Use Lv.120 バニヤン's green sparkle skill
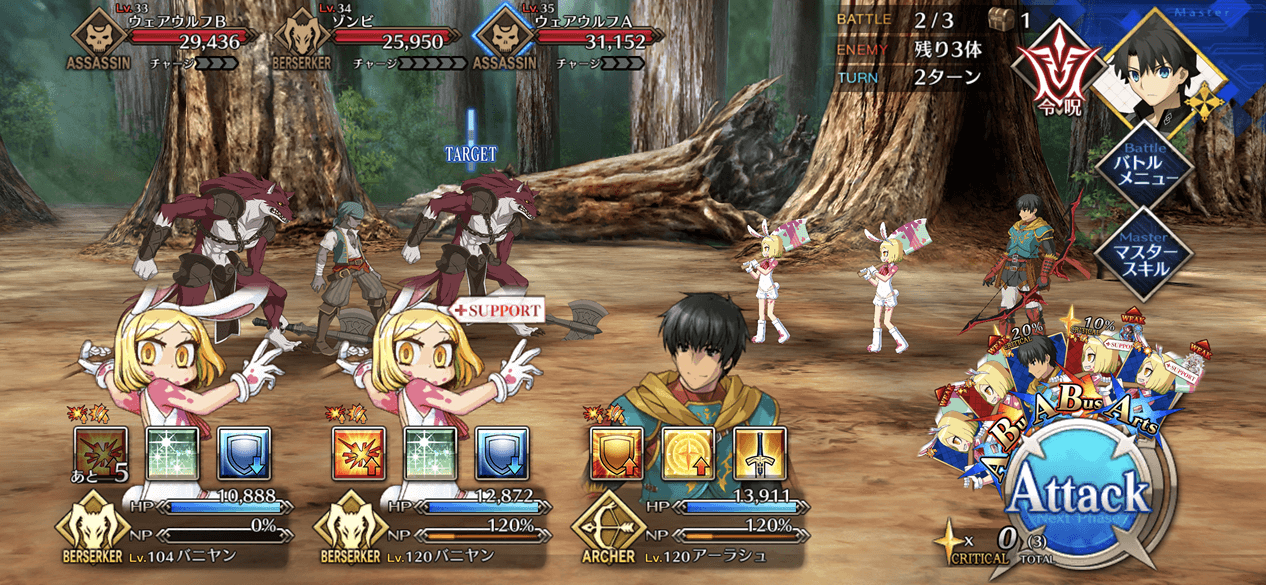The width and height of the screenshot is (1266, 585). pos(431,454)
